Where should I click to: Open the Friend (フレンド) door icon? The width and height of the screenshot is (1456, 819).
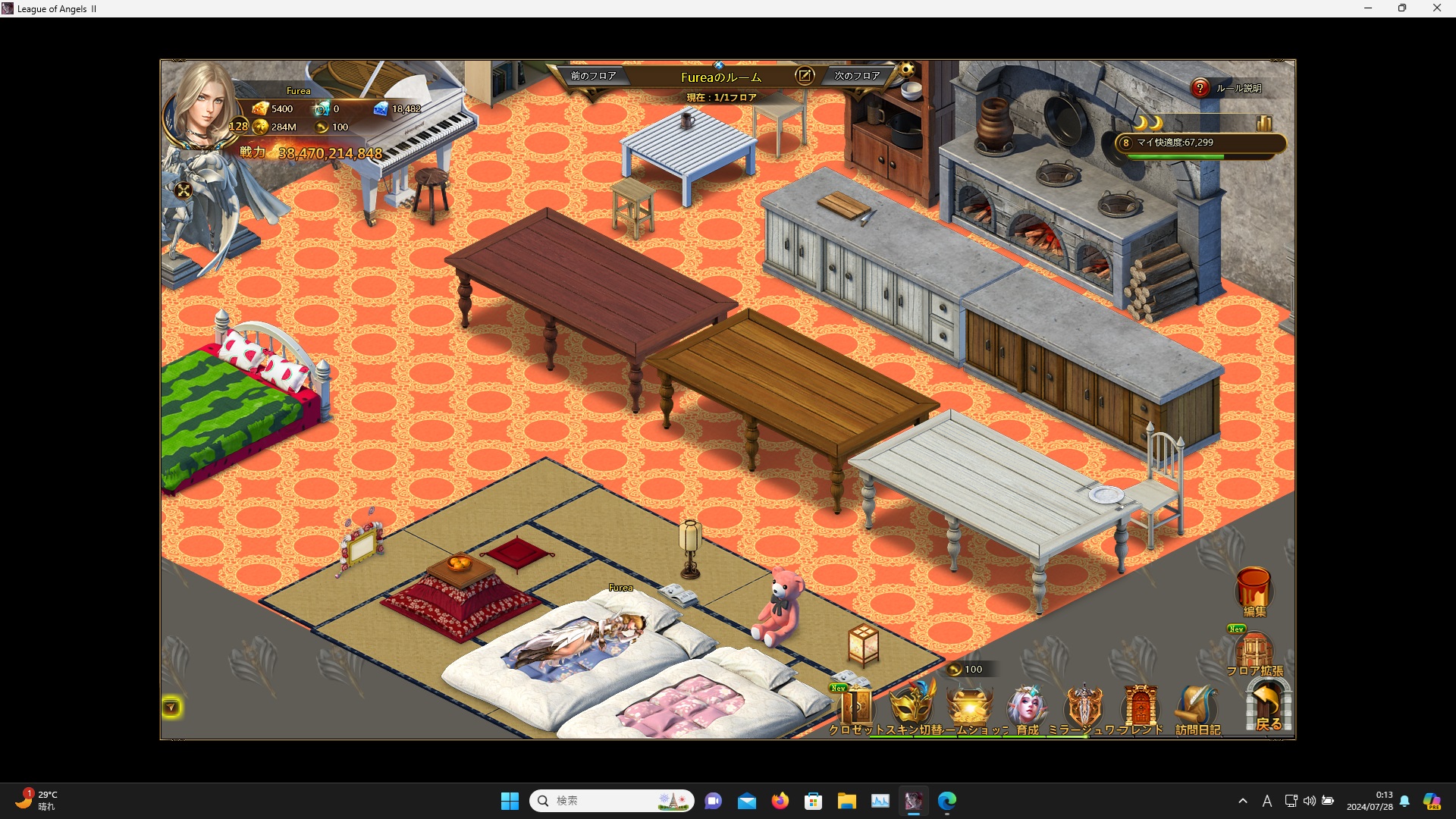(x=1140, y=705)
